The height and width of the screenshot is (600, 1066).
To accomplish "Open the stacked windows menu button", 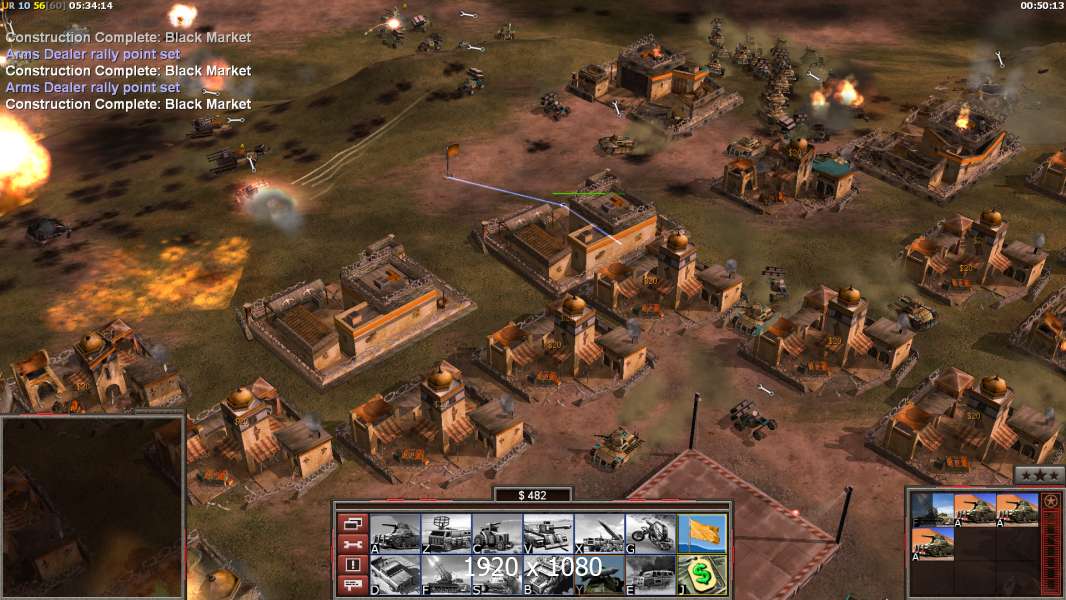I will coord(353,523).
